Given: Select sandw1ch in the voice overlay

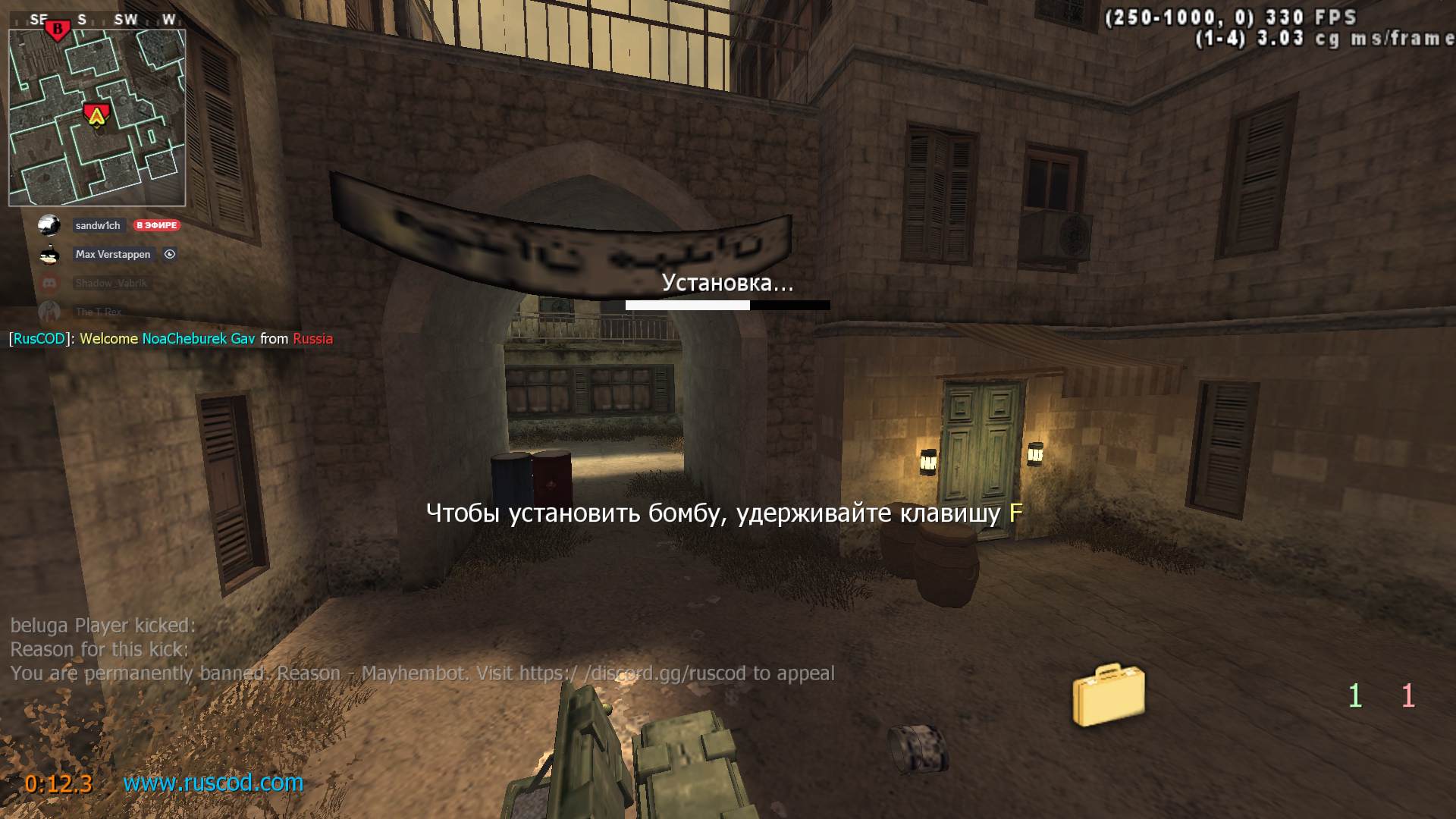Looking at the screenshot, I should coord(98,225).
